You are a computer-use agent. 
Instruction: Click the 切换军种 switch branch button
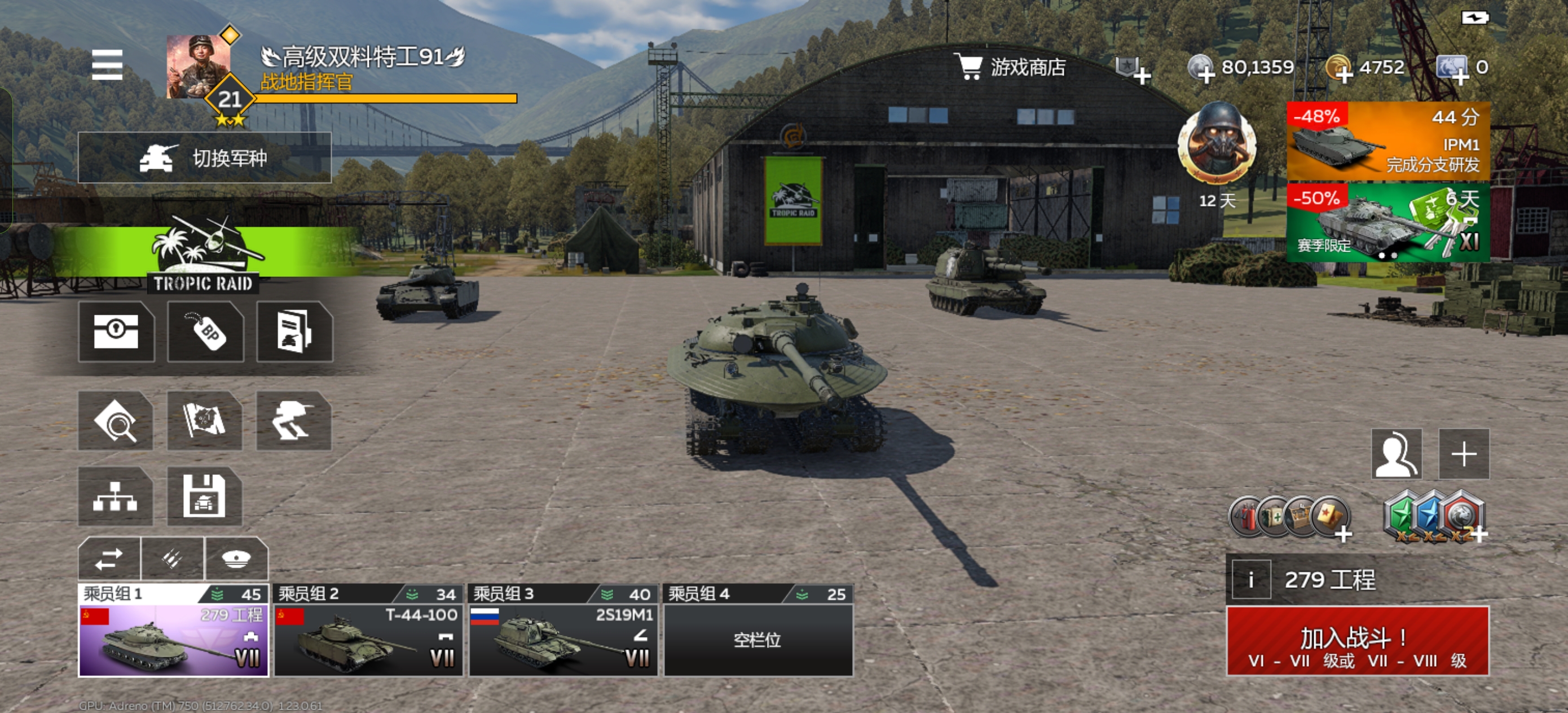[x=205, y=158]
